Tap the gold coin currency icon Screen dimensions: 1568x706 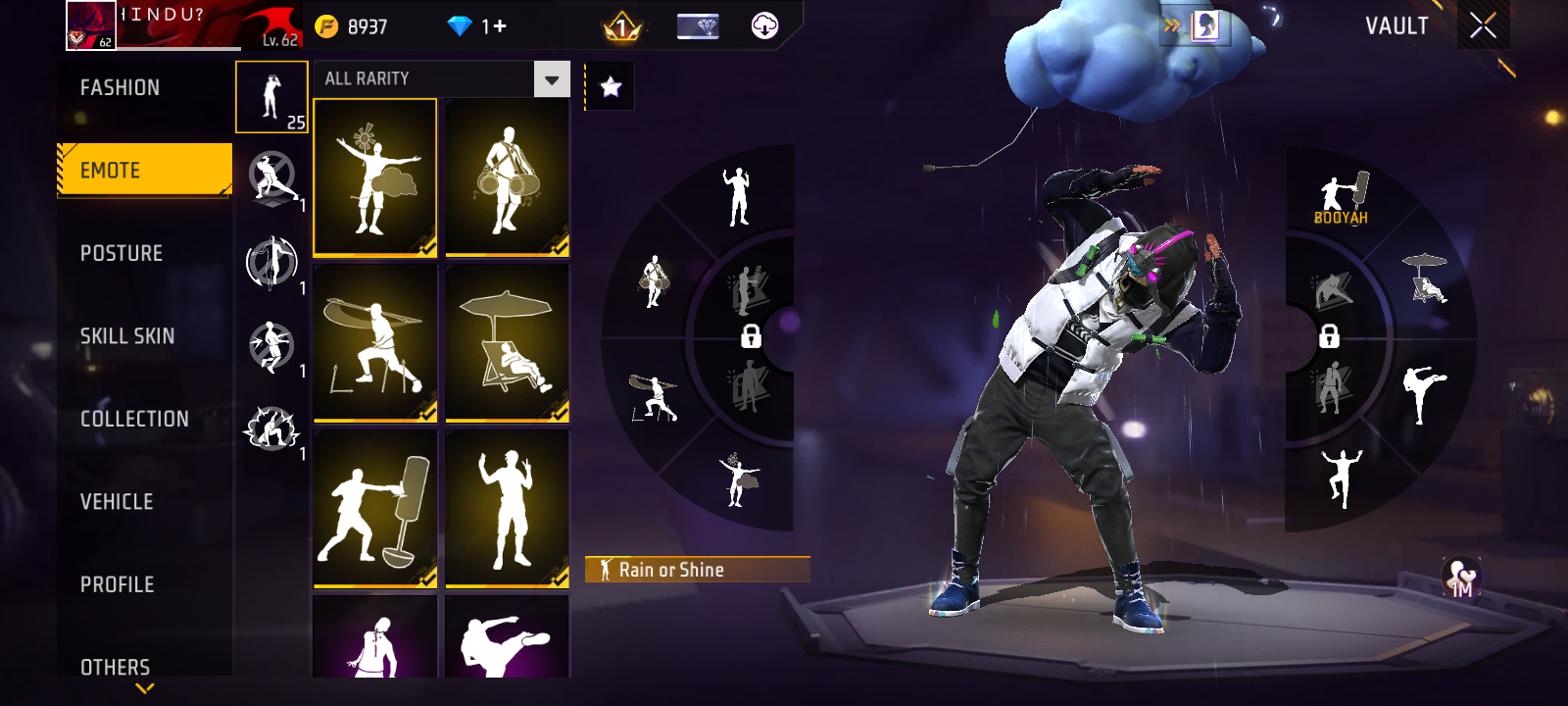coord(326,26)
